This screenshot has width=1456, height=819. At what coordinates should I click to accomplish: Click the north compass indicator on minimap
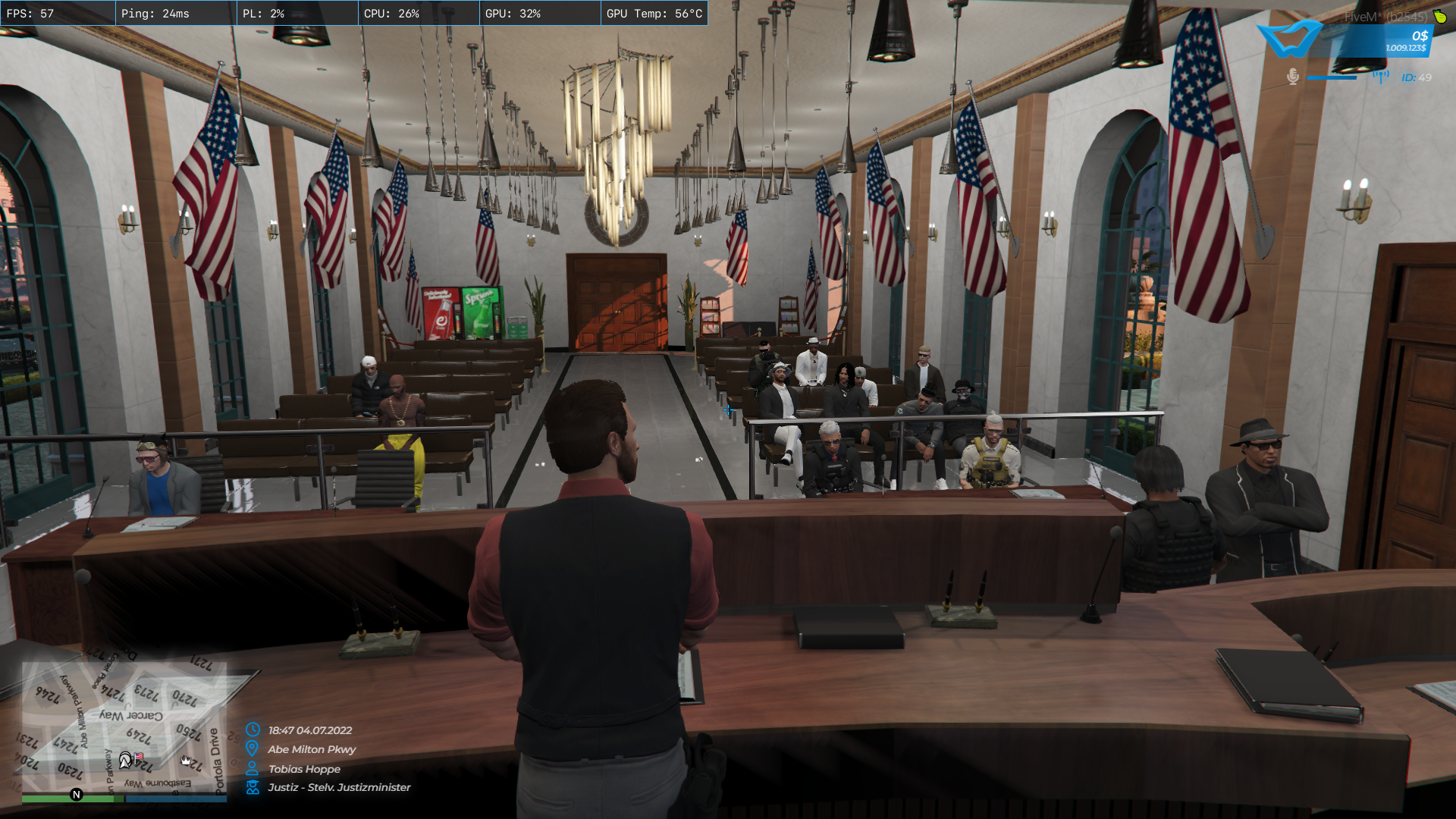tap(76, 795)
